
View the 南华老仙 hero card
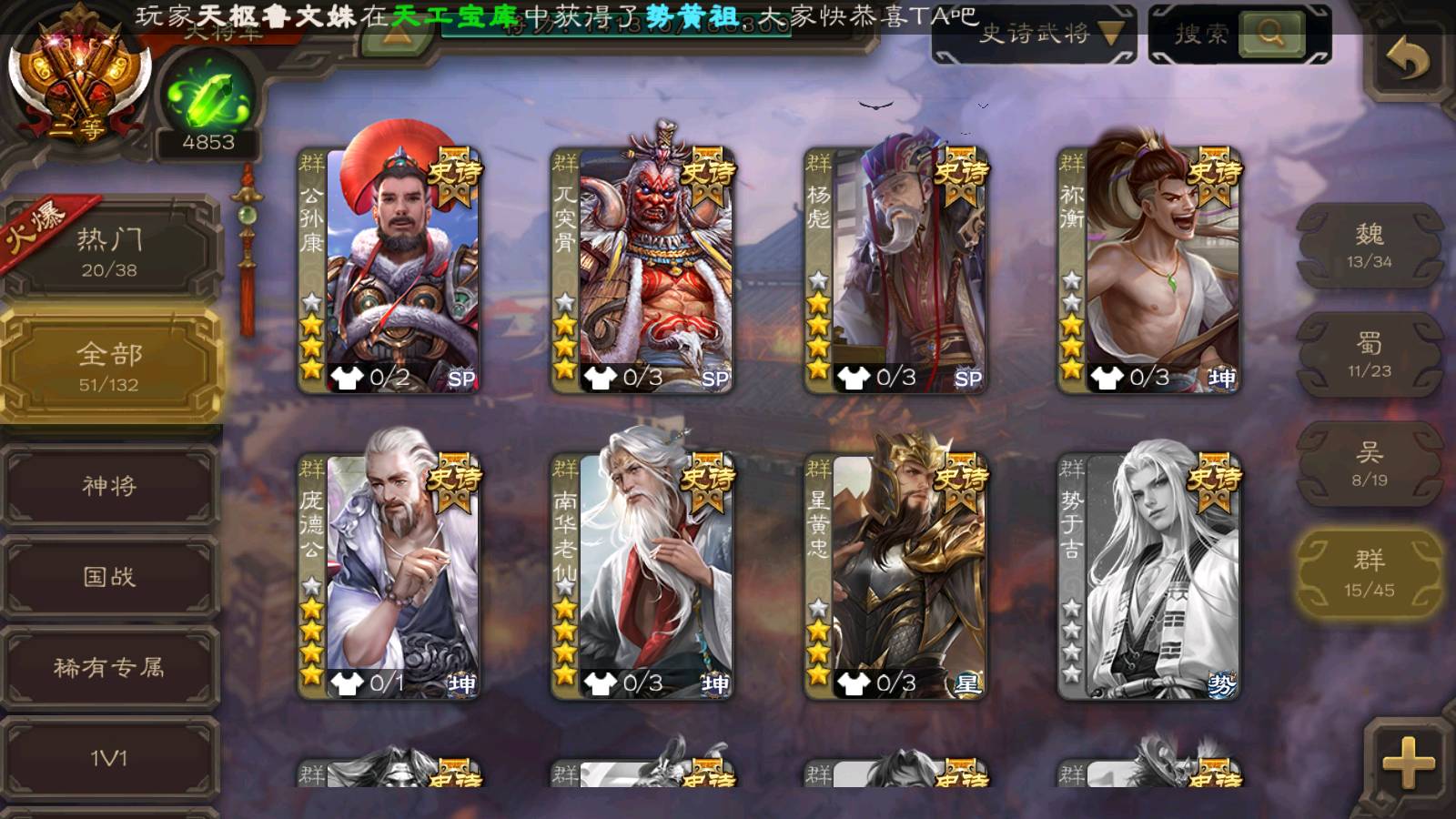tap(642, 575)
